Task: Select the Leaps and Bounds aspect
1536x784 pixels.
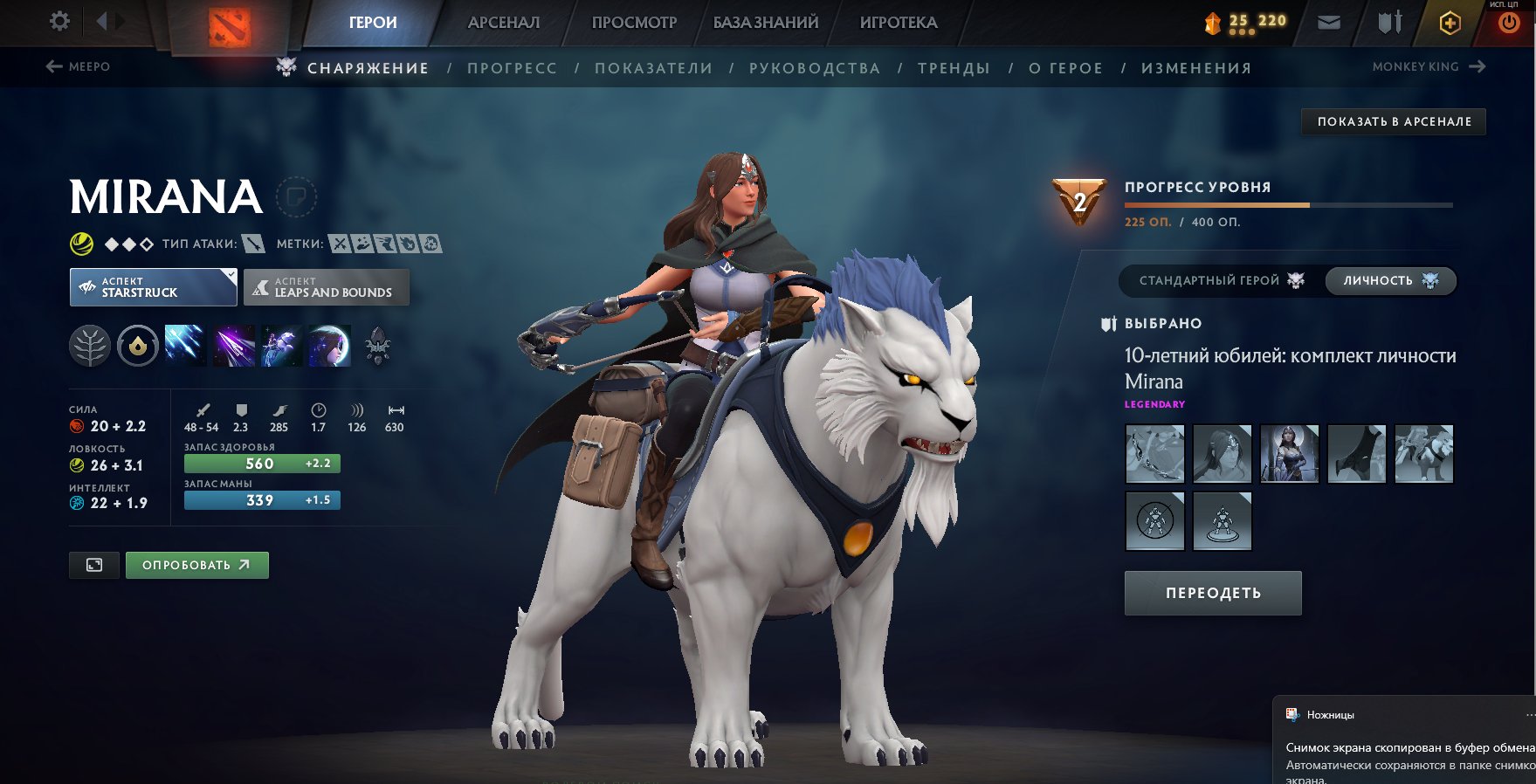Action: (326, 287)
